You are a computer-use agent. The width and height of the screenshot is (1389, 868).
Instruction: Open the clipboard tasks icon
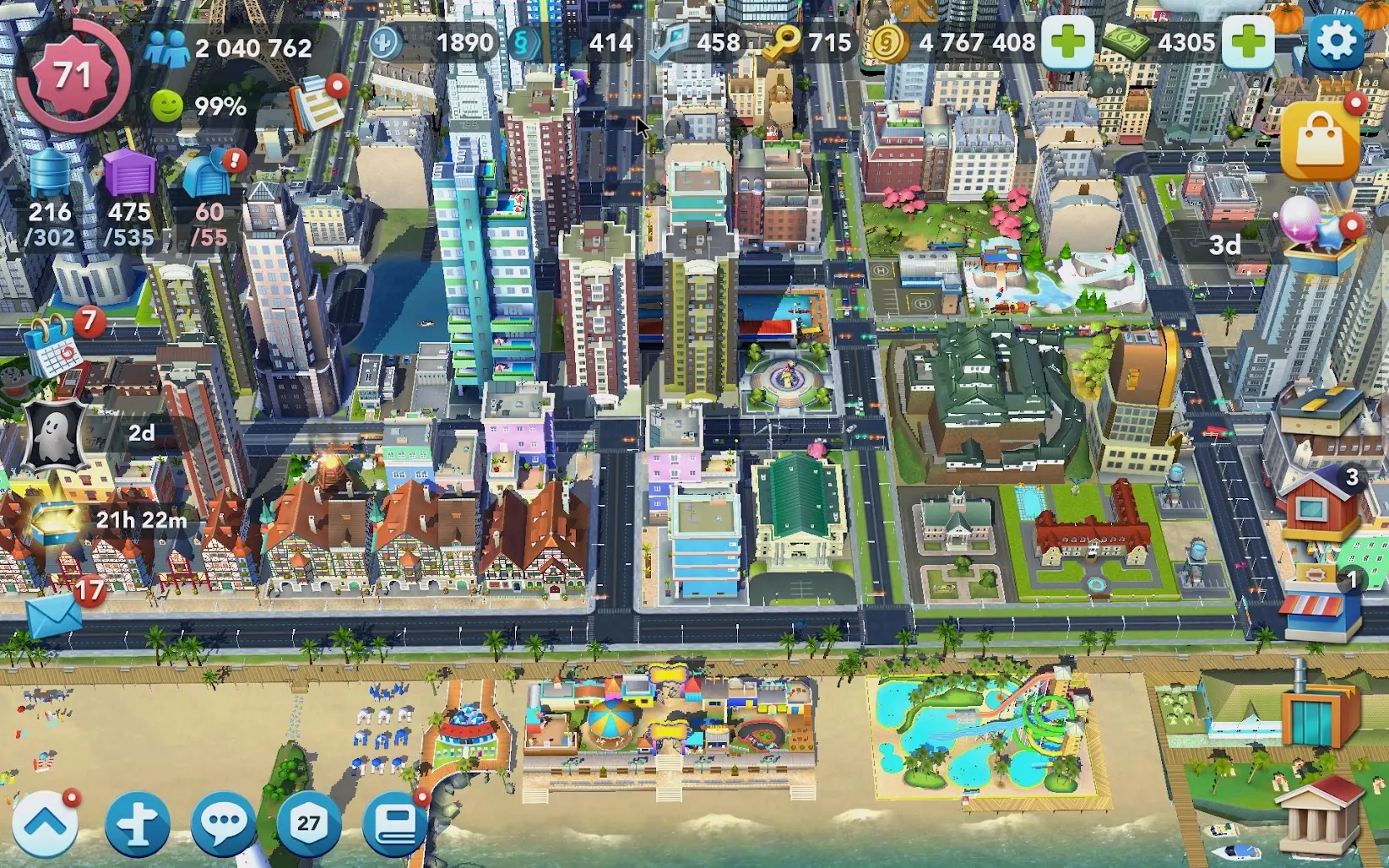point(316,105)
